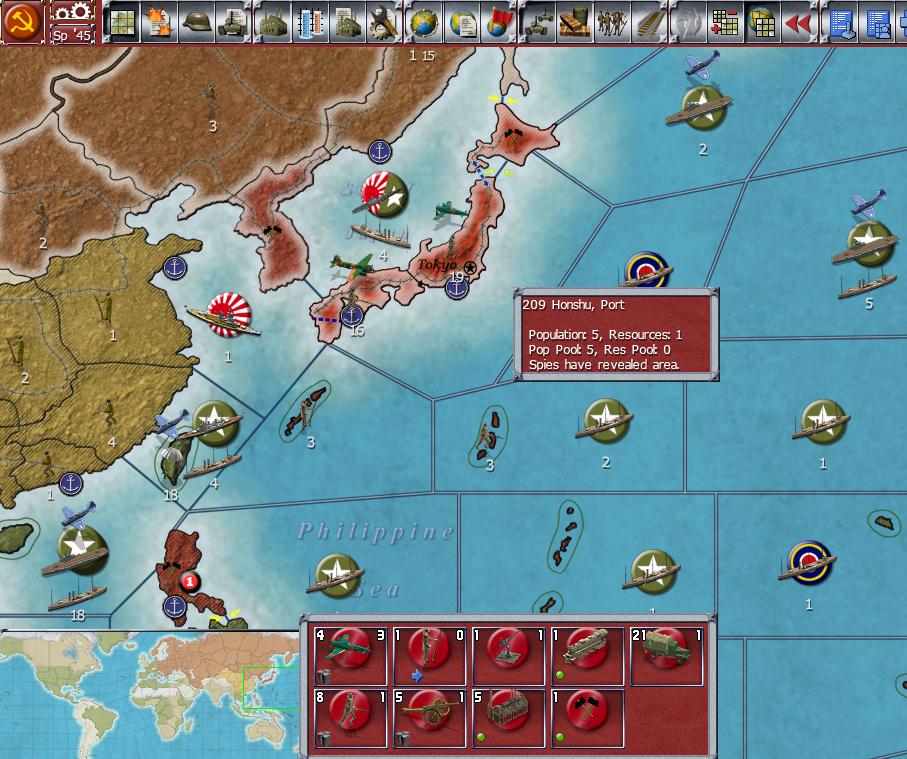Select the factory building unit slot
Screen dimensions: 907x759
tap(509, 717)
